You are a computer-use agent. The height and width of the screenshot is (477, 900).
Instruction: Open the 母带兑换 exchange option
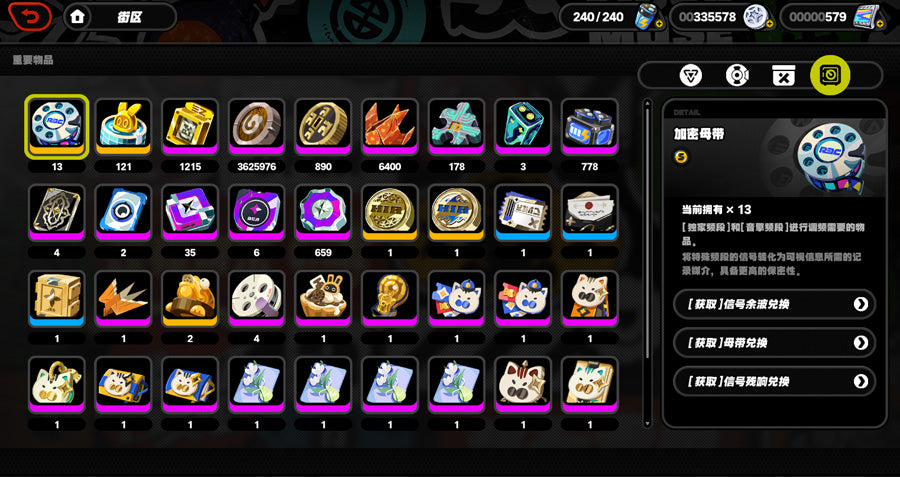pyautogui.click(x=774, y=343)
